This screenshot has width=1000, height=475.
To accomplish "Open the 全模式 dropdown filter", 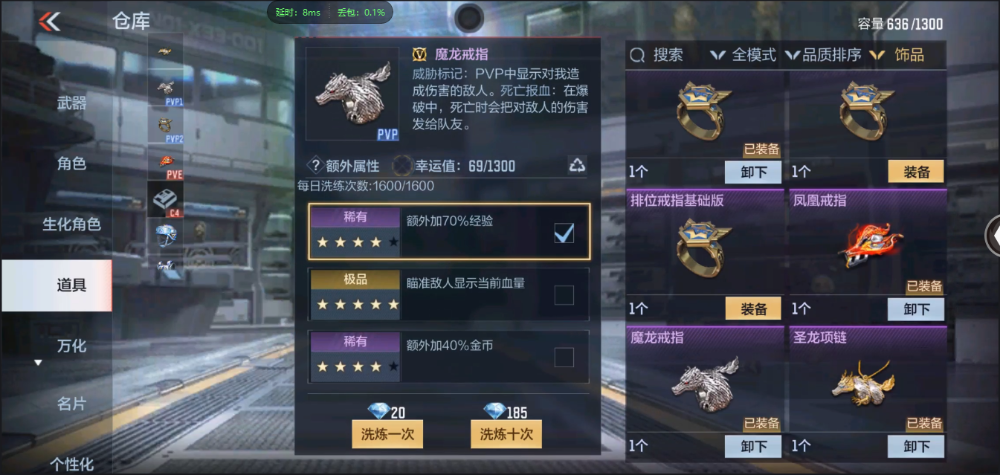I will [745, 55].
